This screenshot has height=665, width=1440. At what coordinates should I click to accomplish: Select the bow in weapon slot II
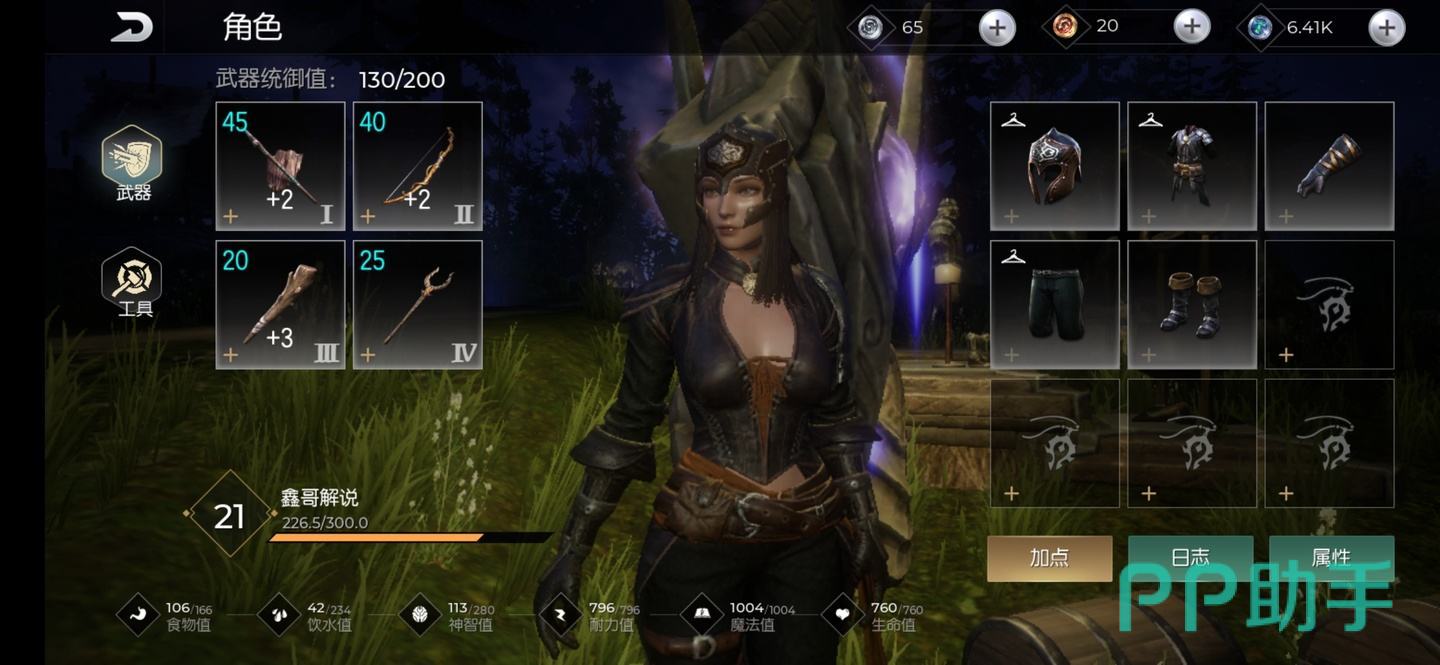417,166
